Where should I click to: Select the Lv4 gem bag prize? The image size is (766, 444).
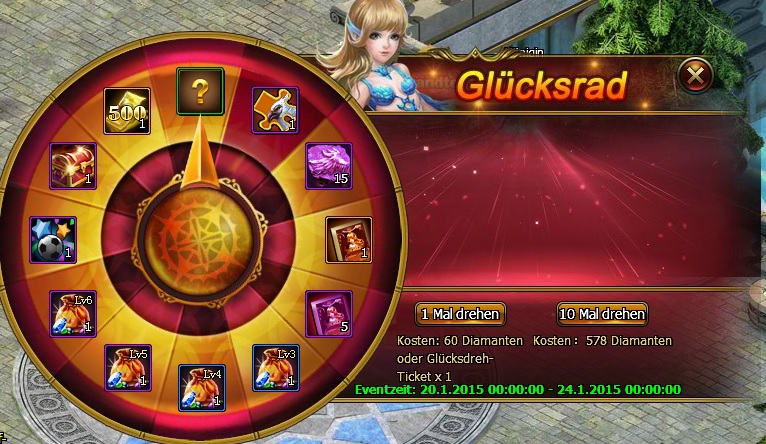click(x=201, y=388)
